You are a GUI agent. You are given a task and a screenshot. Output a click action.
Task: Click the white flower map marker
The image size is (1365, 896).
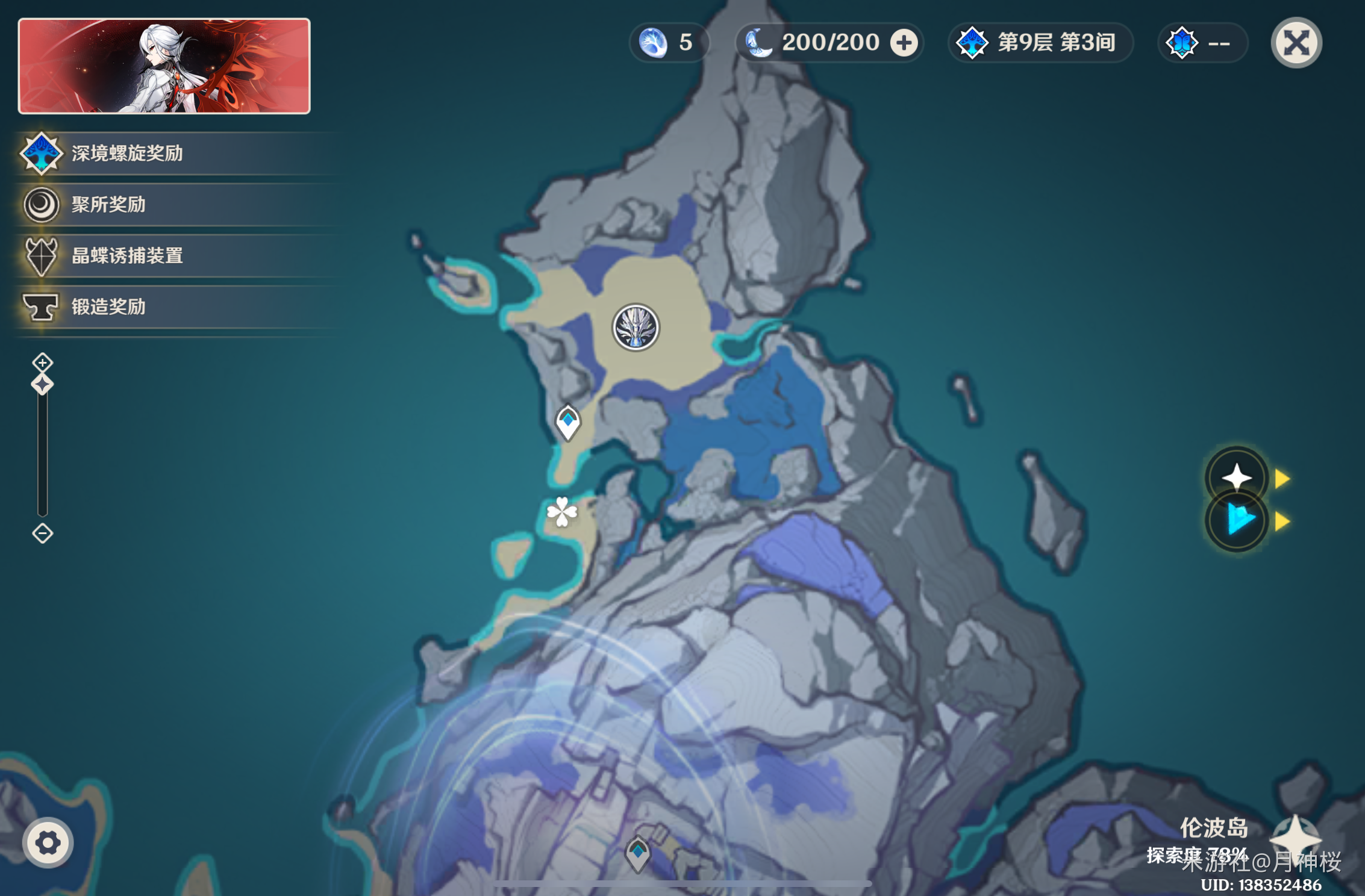[562, 512]
